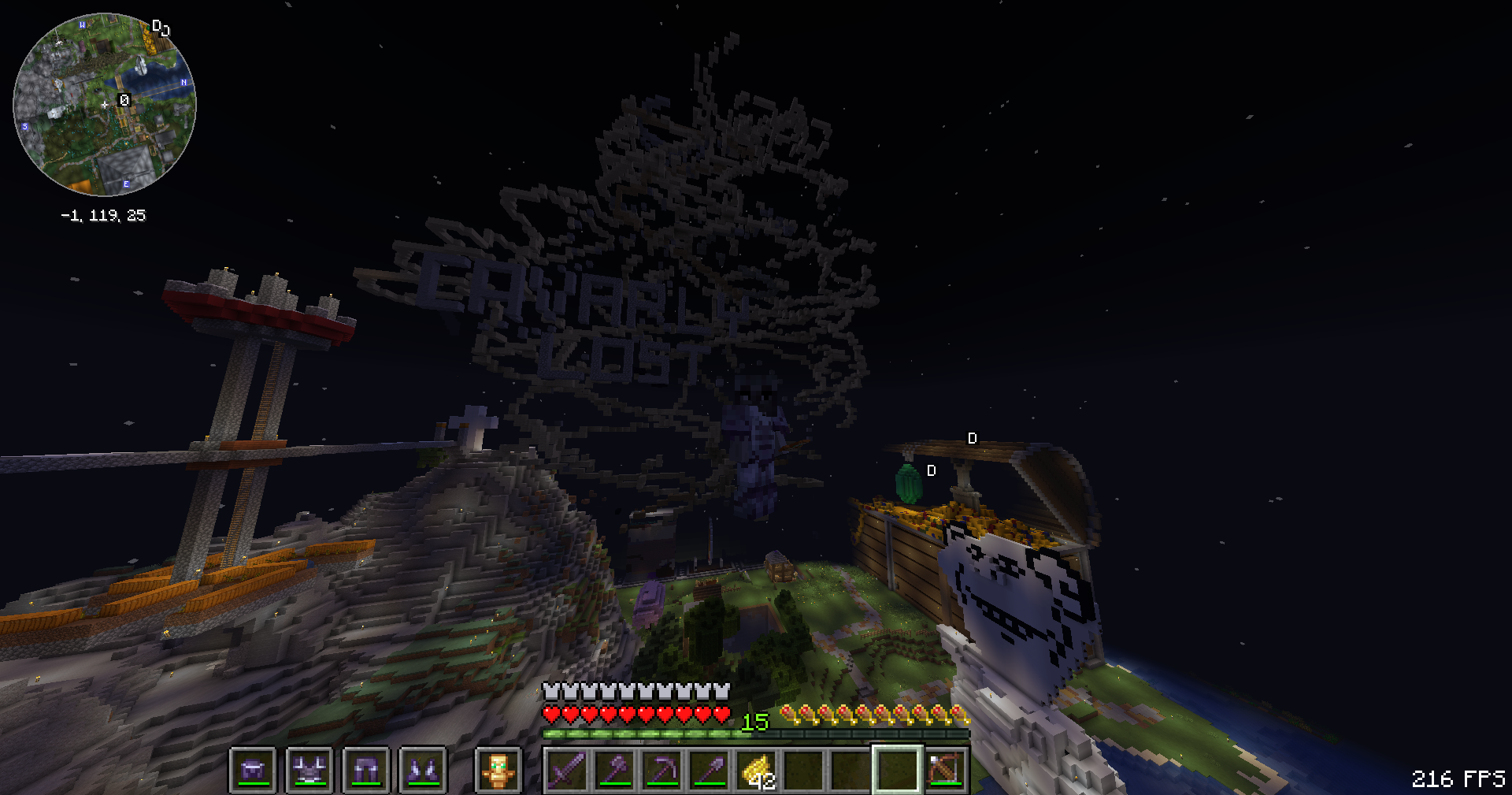
Task: Click the "0" waypoint marker on minimap
Action: point(124,100)
